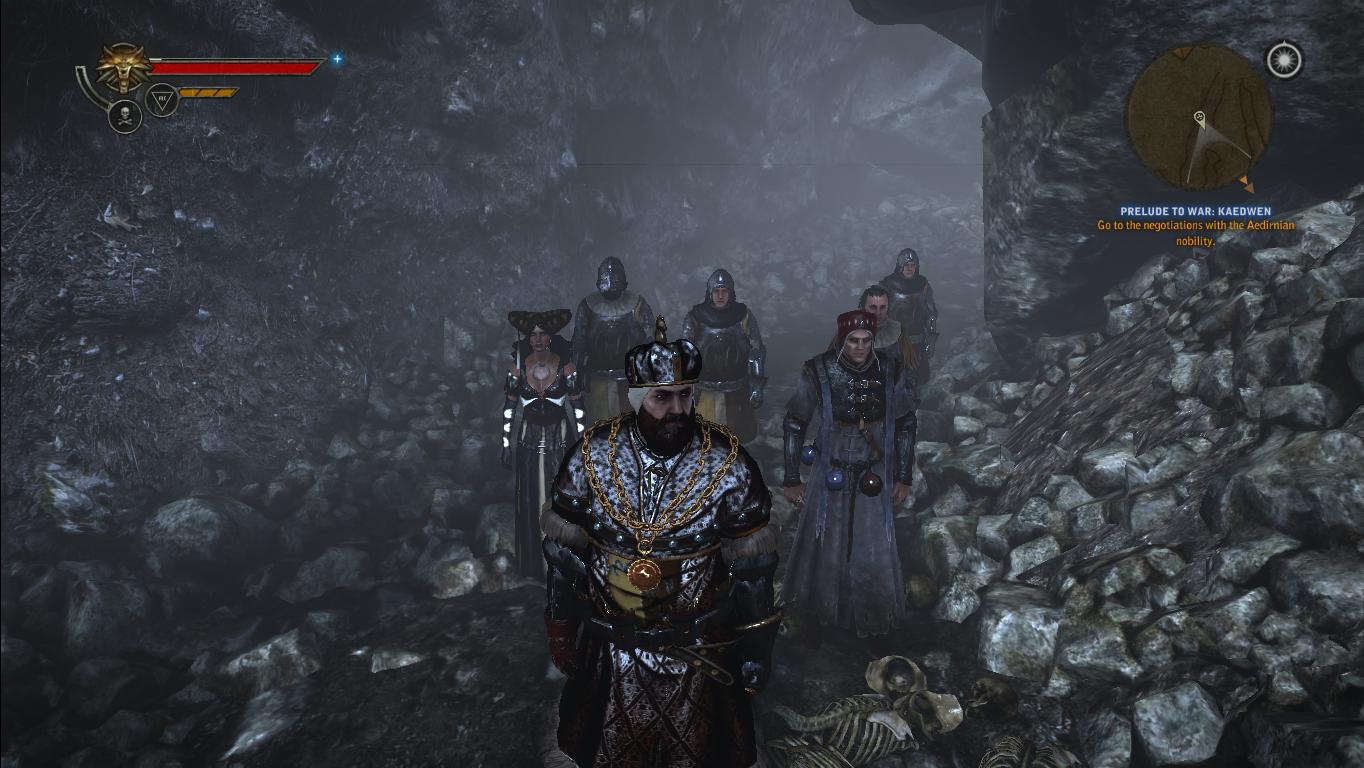1364x768 pixels.
Task: Select the skull and crossbones toxicity icon
Action: tap(125, 117)
